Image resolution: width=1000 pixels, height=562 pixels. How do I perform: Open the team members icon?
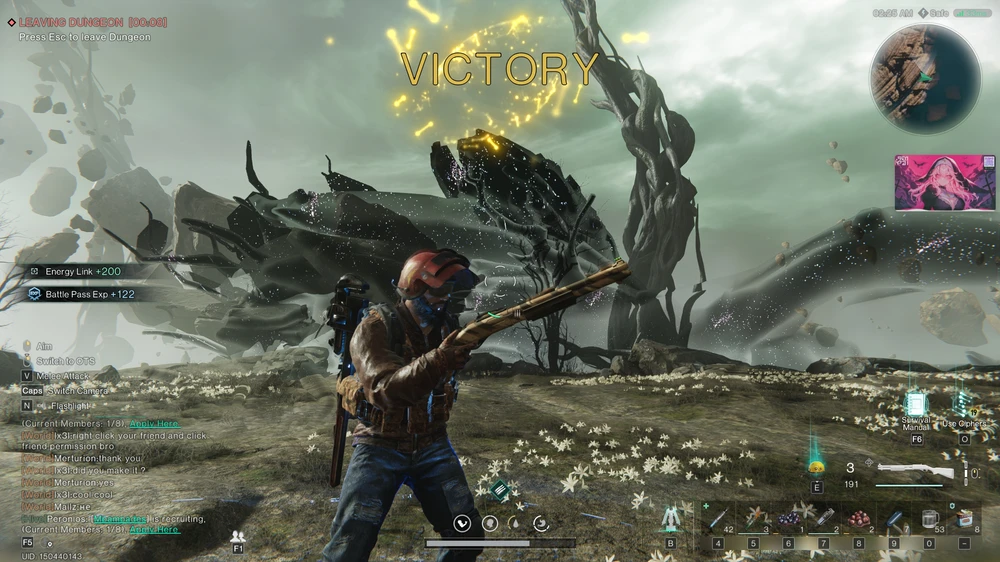[238, 536]
